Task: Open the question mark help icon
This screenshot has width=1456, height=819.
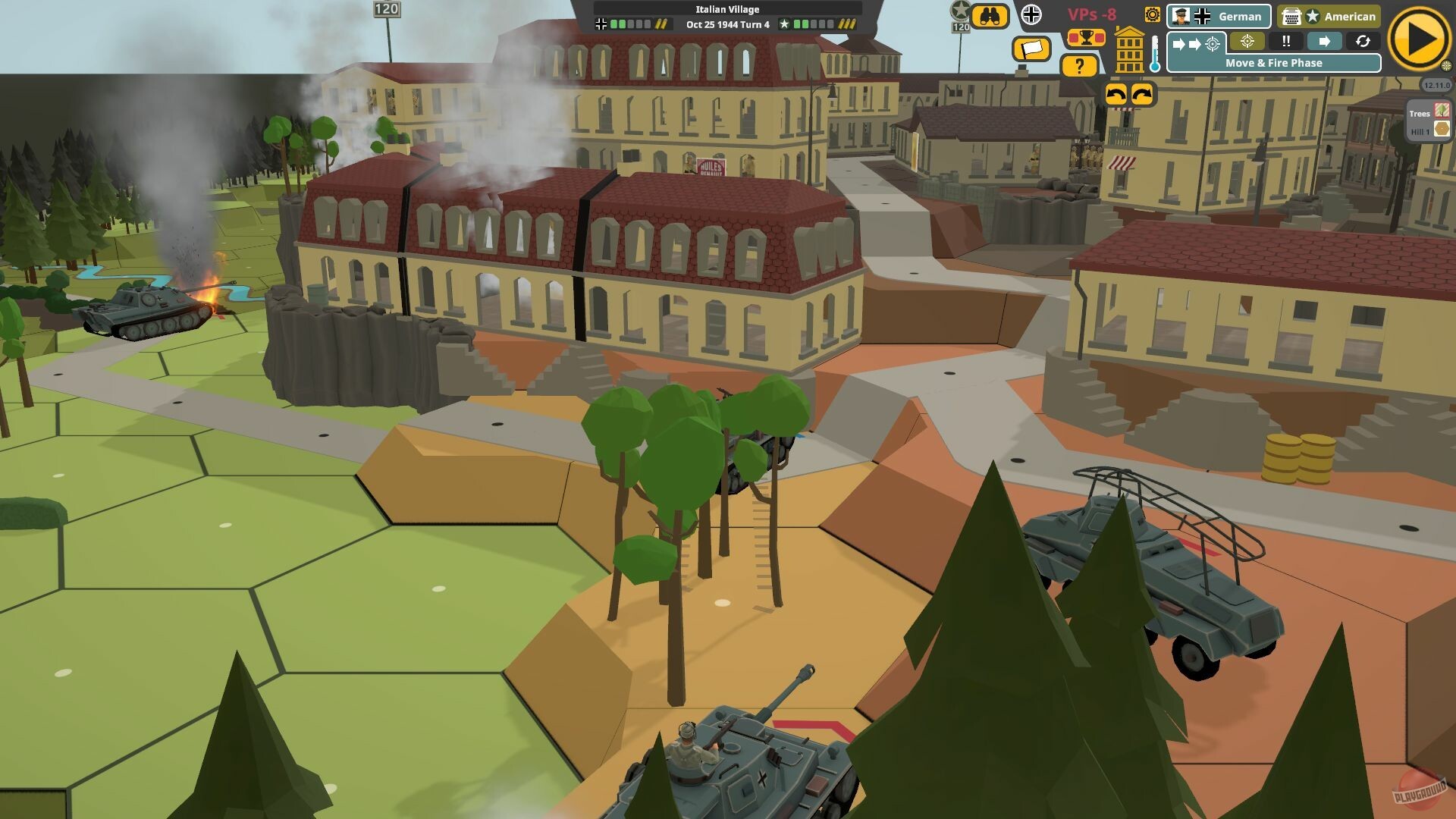Action: tap(1079, 67)
